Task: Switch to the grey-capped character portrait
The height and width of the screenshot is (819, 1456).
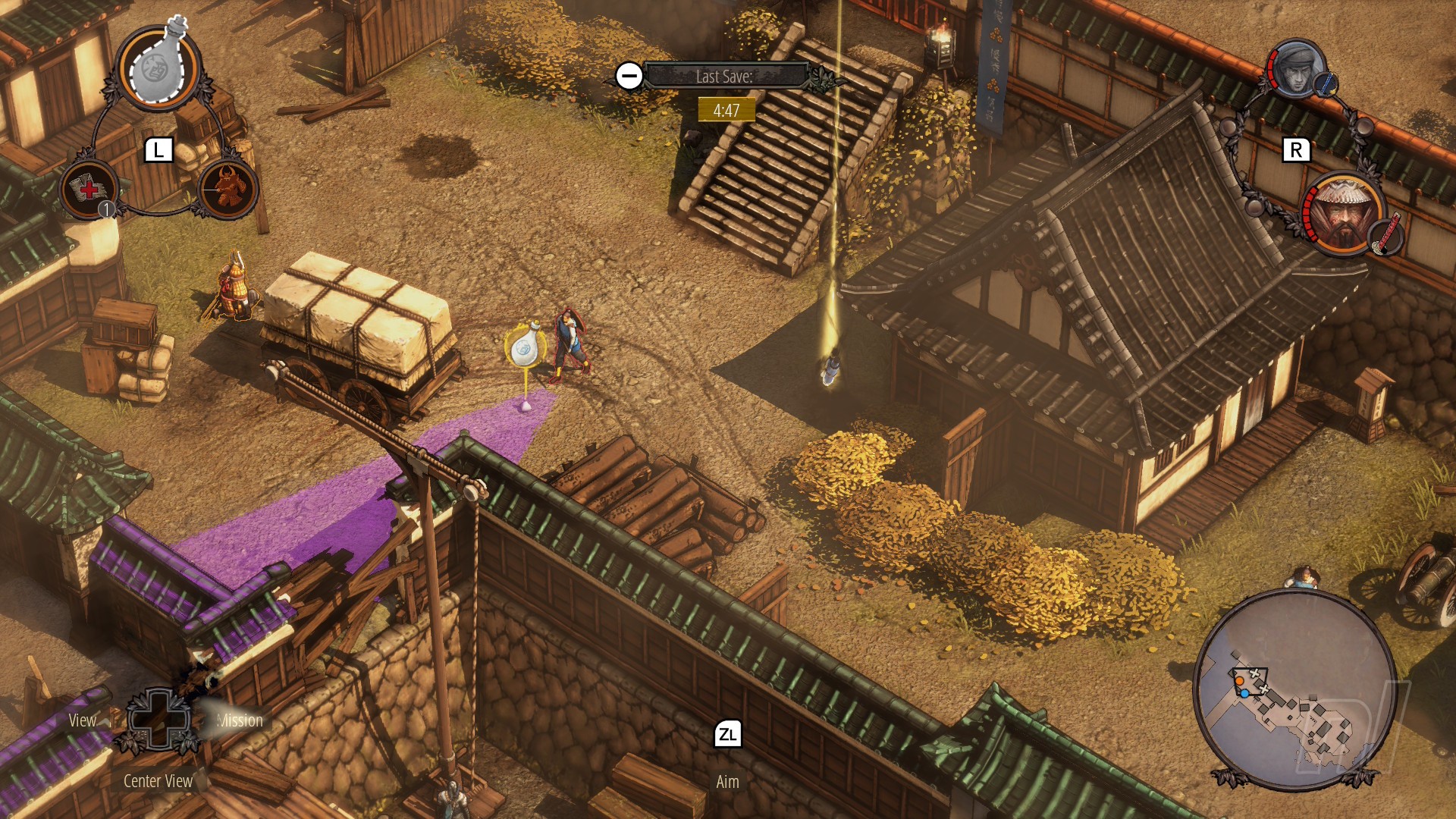Action: 1295,69
